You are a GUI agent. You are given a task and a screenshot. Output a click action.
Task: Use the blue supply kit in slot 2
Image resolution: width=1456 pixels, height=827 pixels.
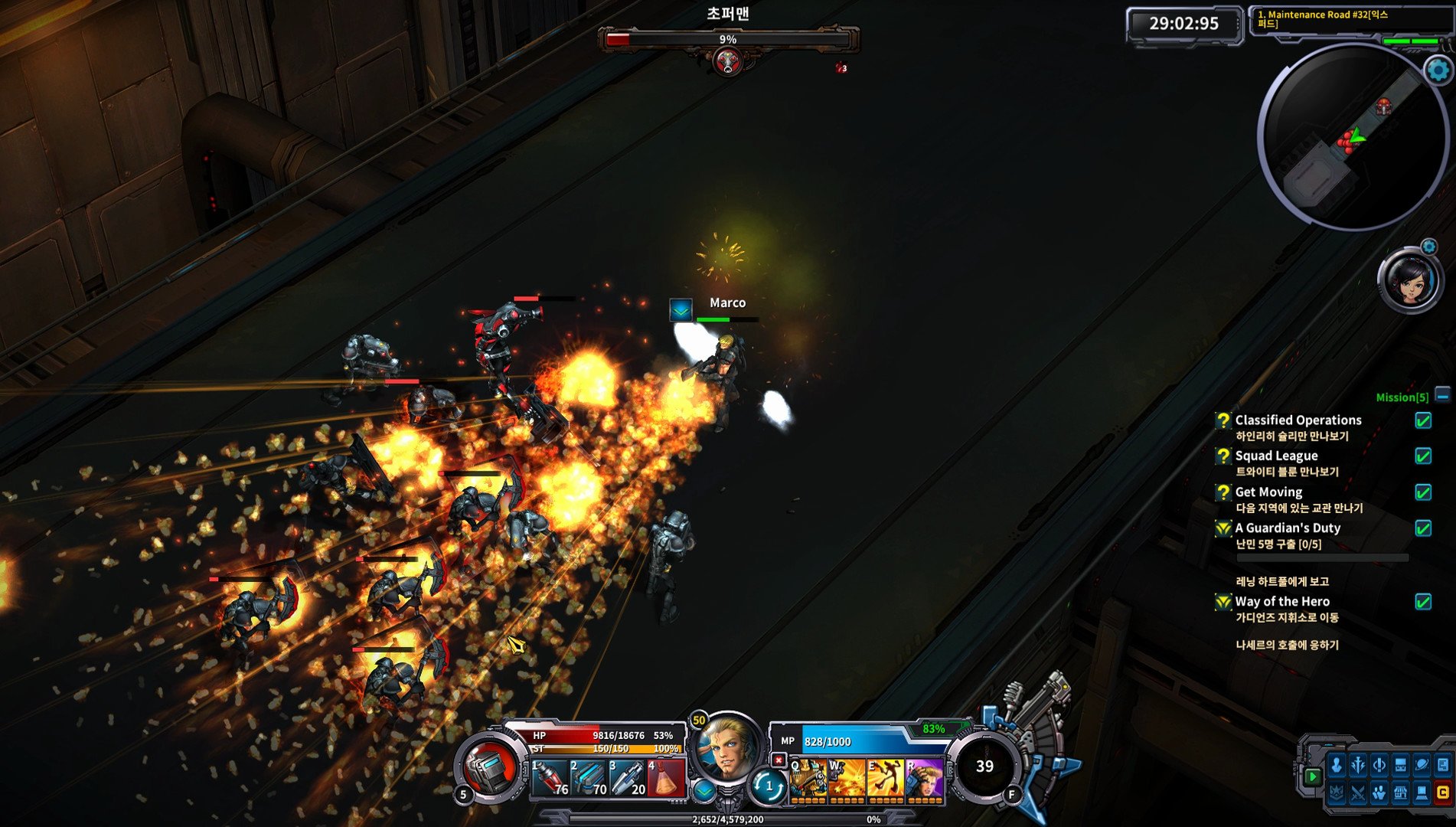pos(589,779)
